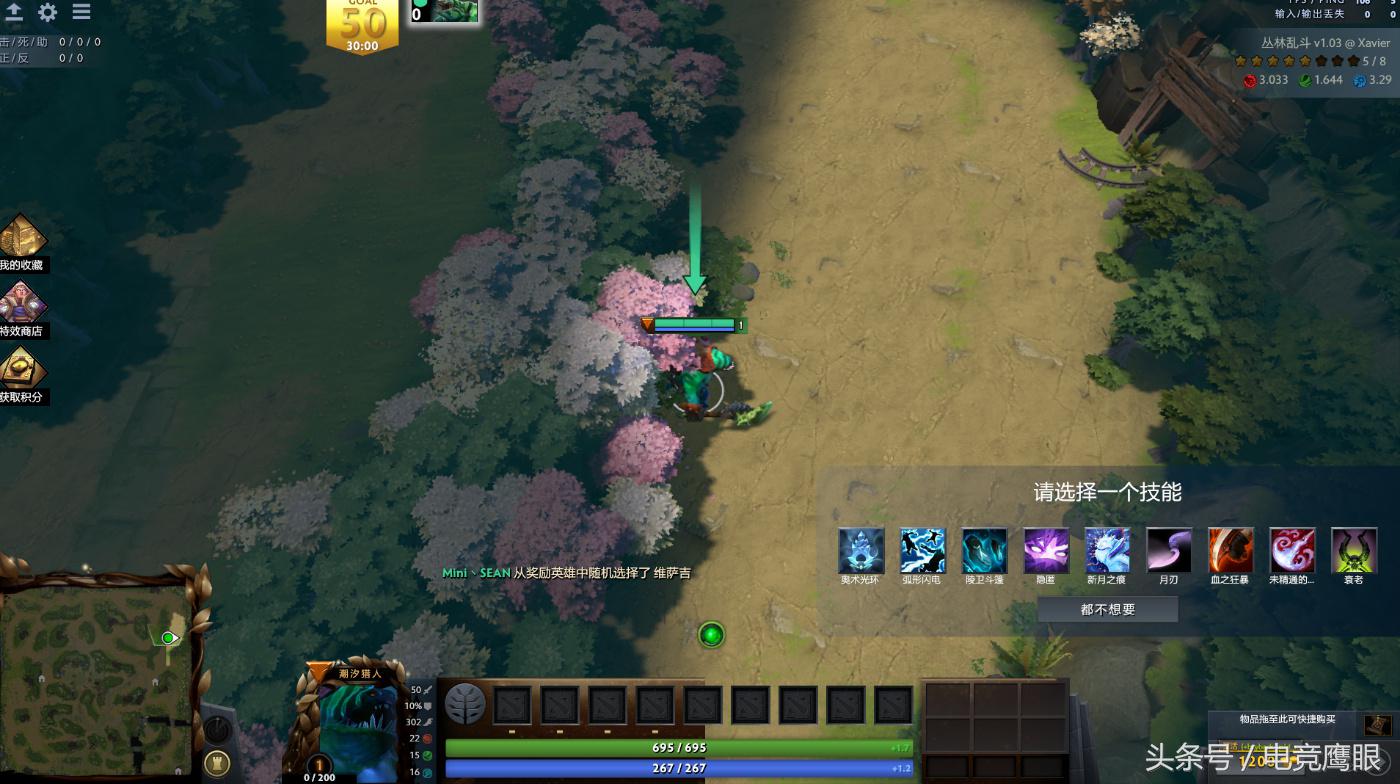
Task: Open the 特效商店 effects shop
Action: point(22,308)
